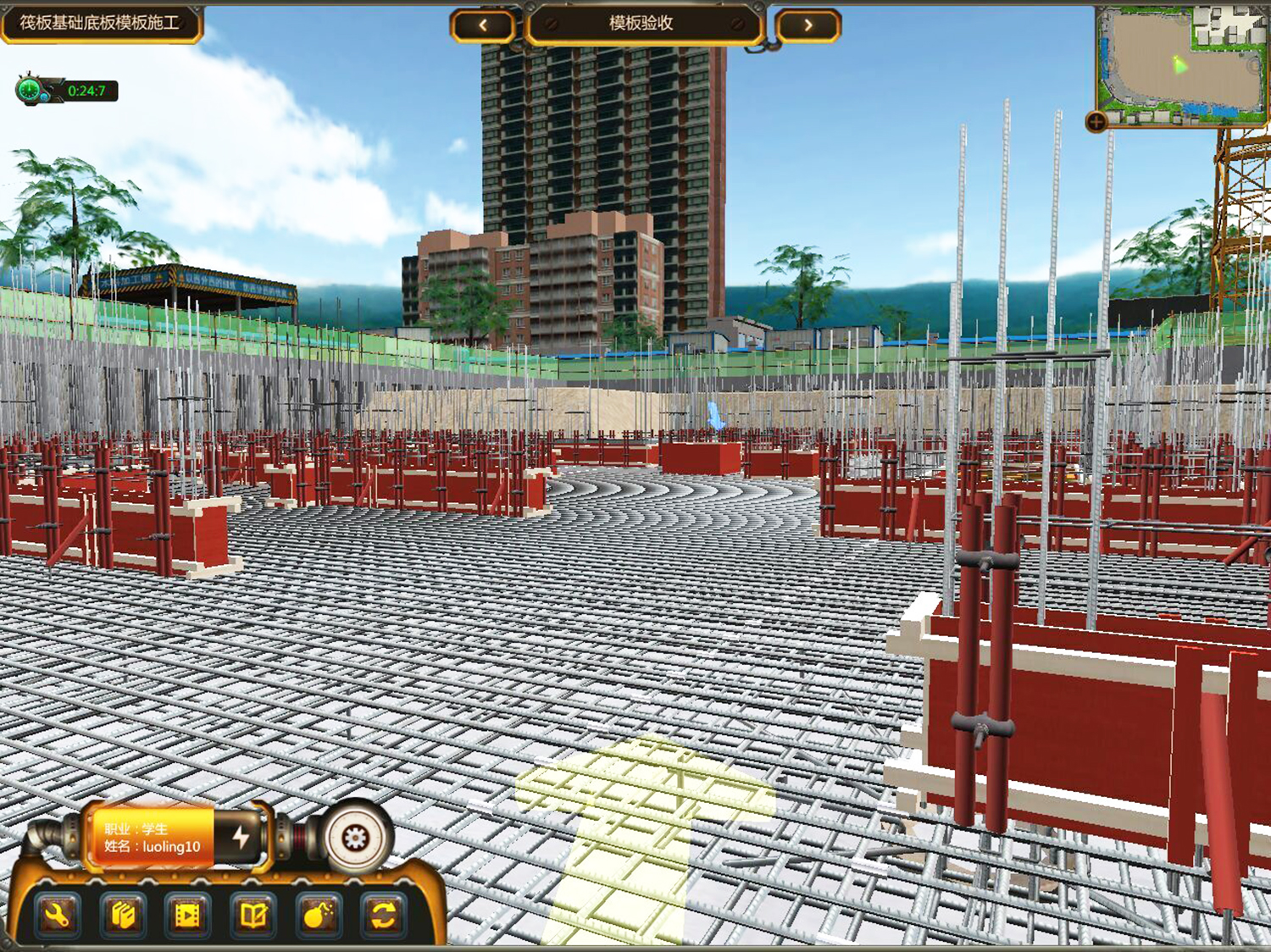Select the luoling10 player info panel

coord(153,838)
